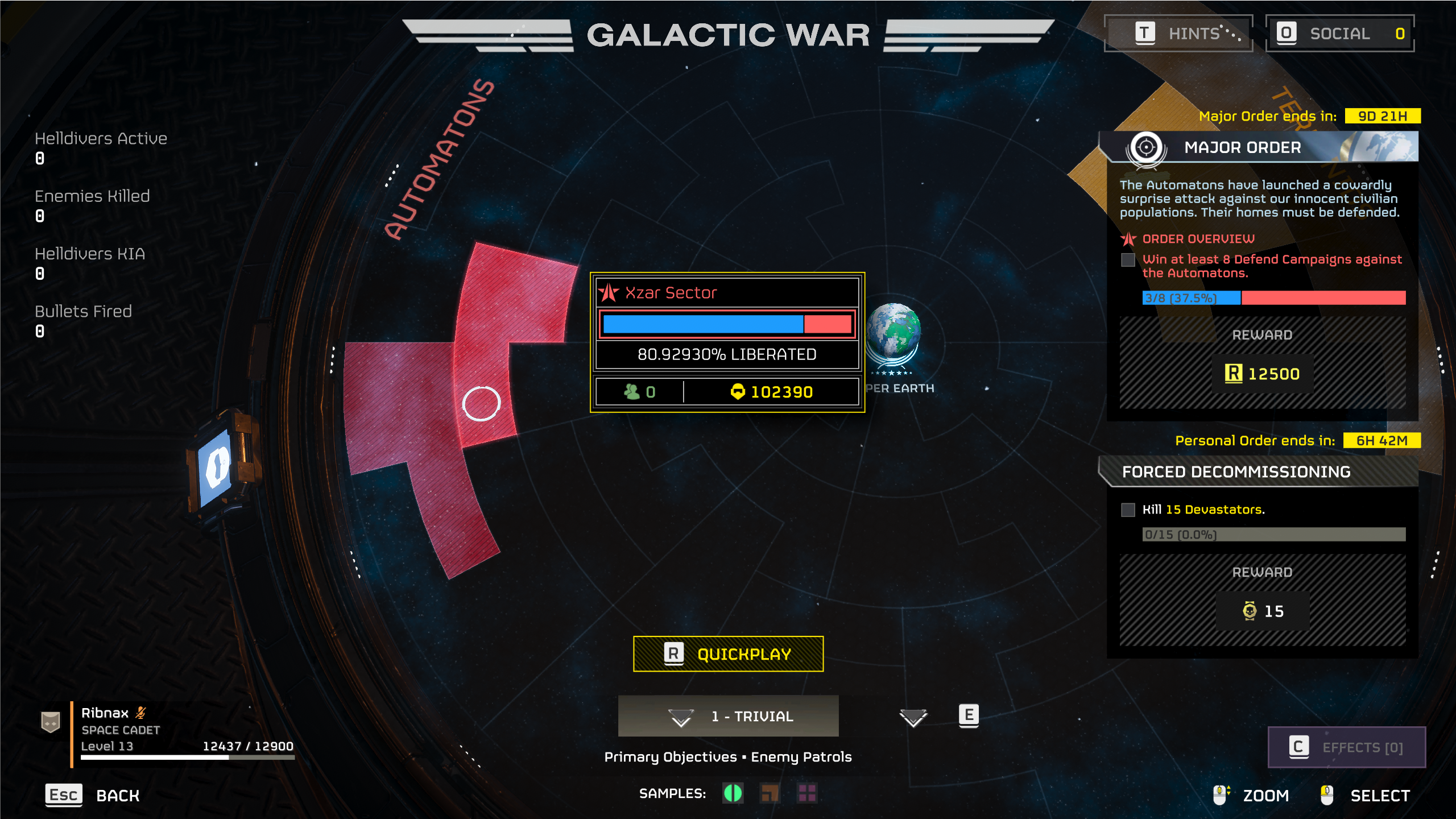1456x819 pixels.
Task: Select the green common sample icon
Action: [x=733, y=793]
